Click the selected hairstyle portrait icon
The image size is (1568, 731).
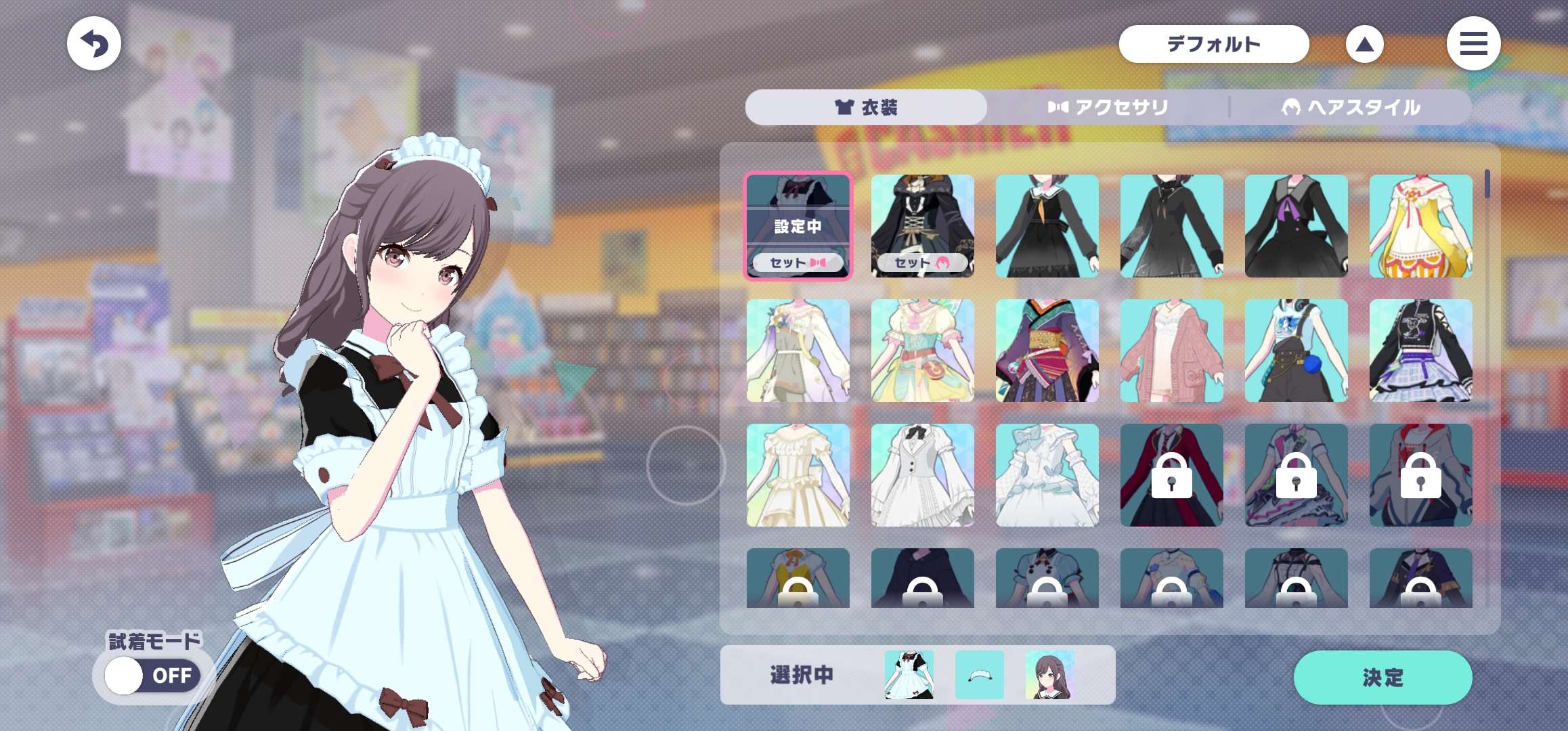(1049, 675)
